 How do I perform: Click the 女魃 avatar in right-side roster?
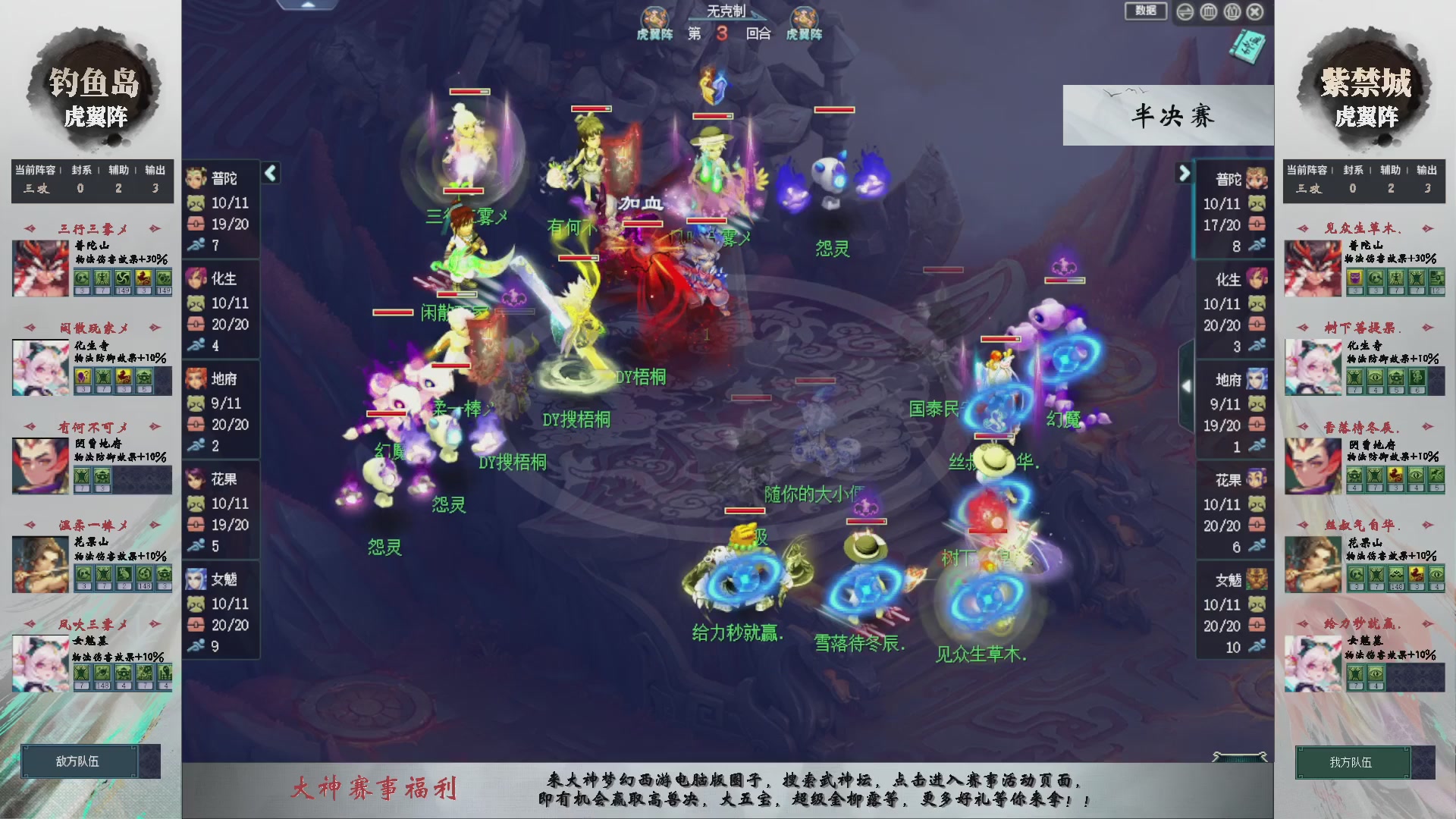click(x=1256, y=579)
